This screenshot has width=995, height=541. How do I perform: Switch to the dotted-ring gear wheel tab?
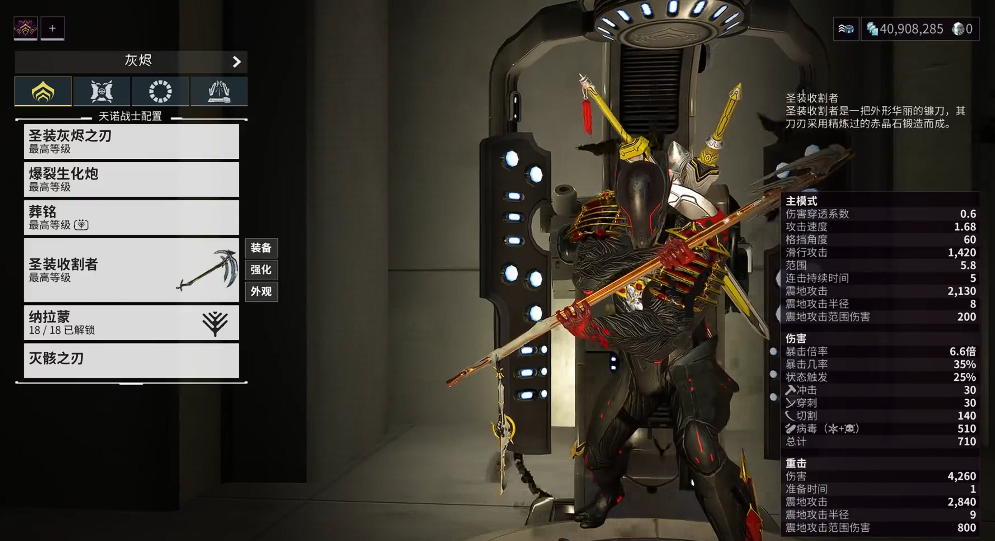(x=160, y=92)
